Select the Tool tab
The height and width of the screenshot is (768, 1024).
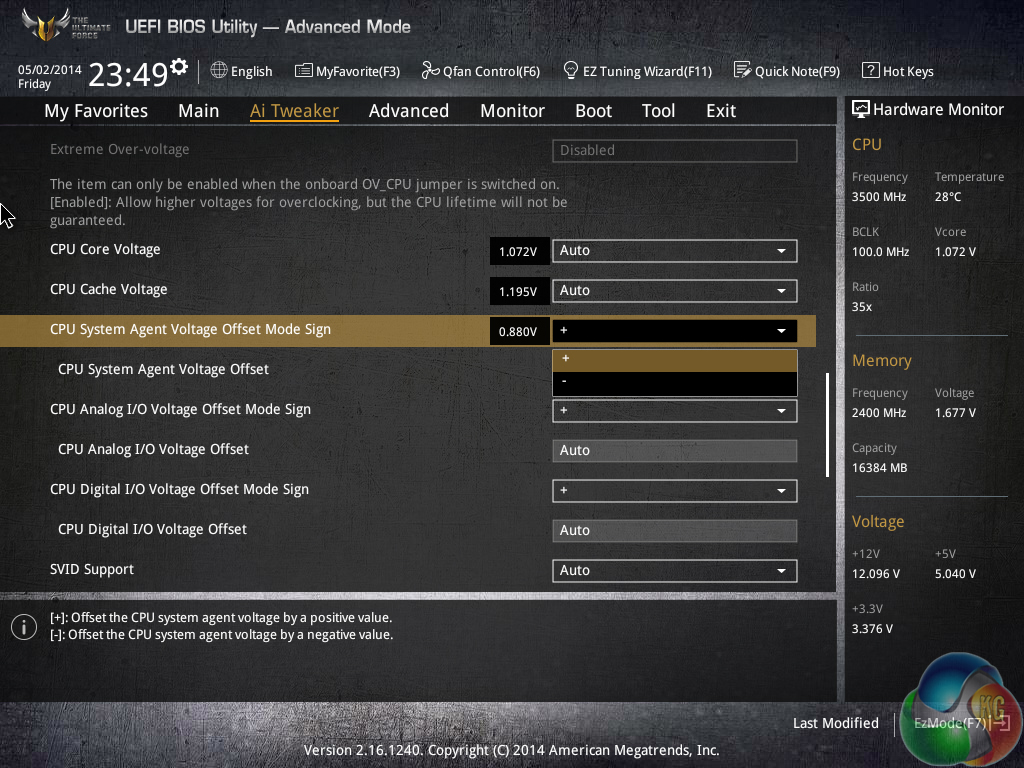[658, 111]
